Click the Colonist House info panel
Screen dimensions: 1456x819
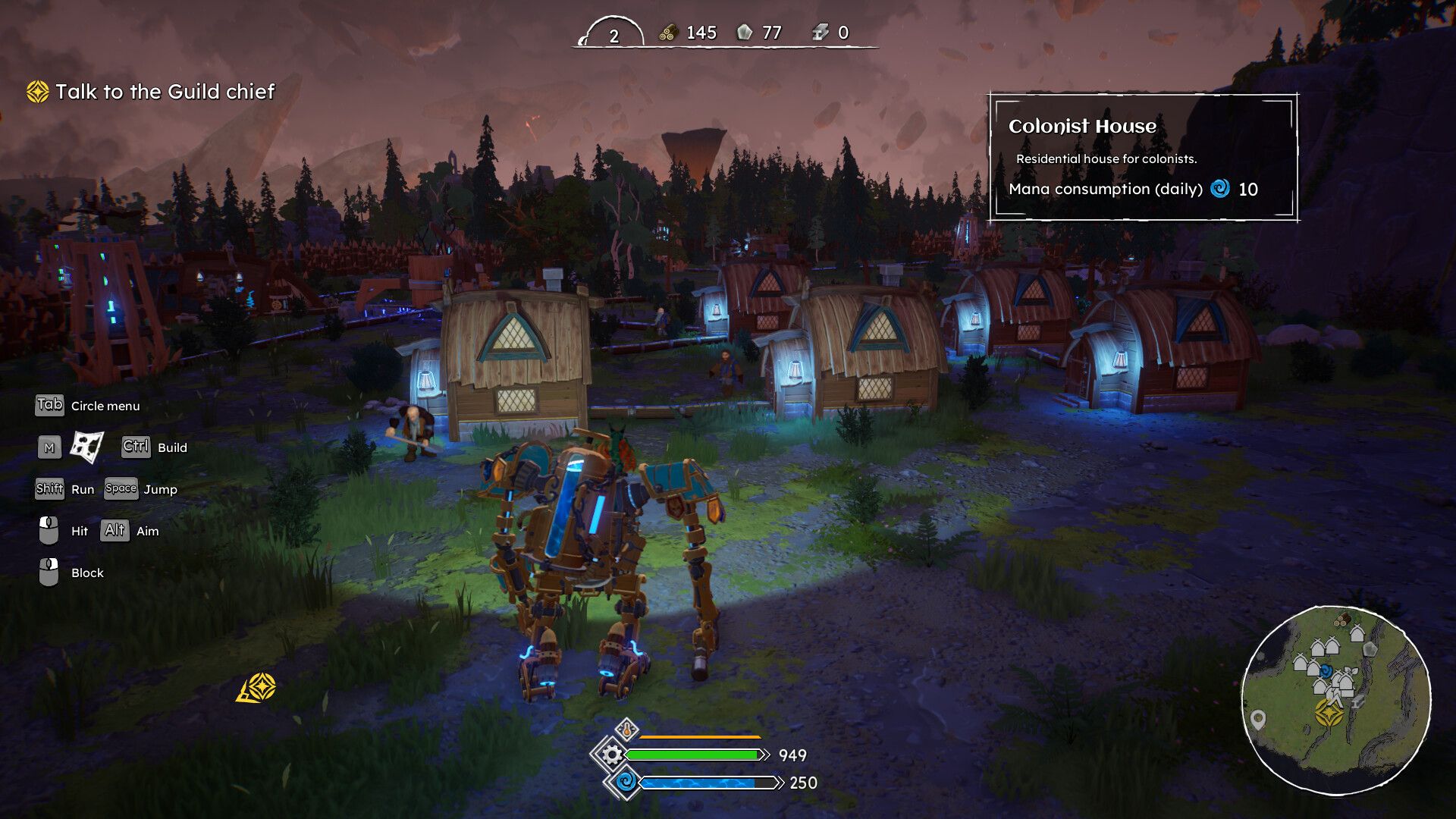(x=1143, y=158)
